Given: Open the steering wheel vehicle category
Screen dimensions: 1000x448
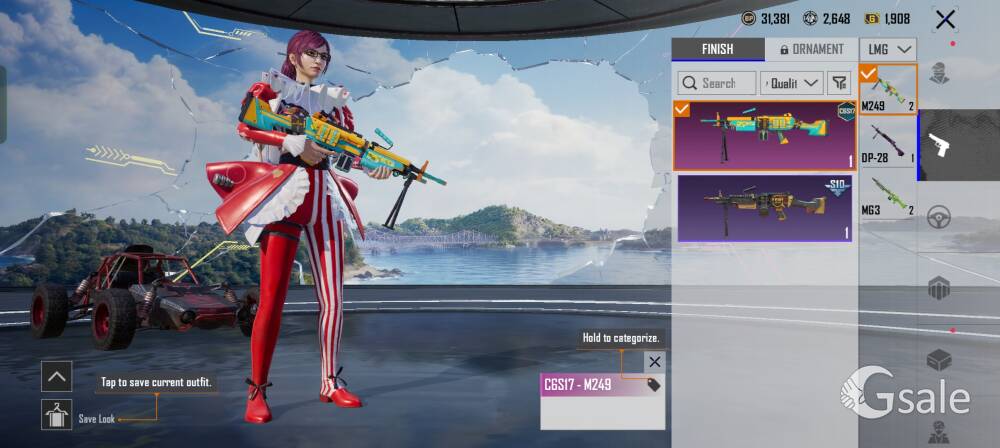Looking at the screenshot, I should point(939,217).
